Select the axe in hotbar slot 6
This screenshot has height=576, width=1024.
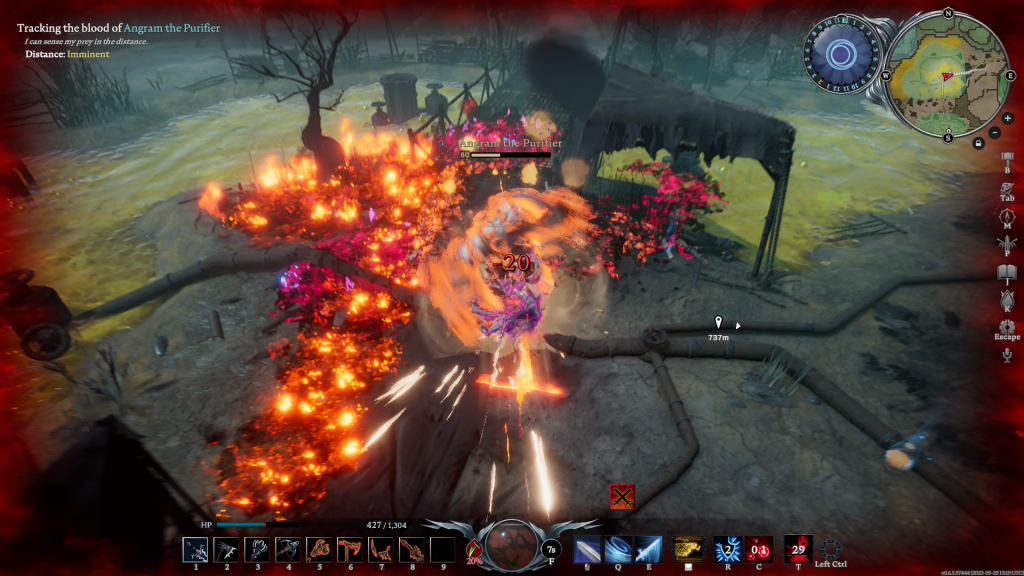click(350, 550)
